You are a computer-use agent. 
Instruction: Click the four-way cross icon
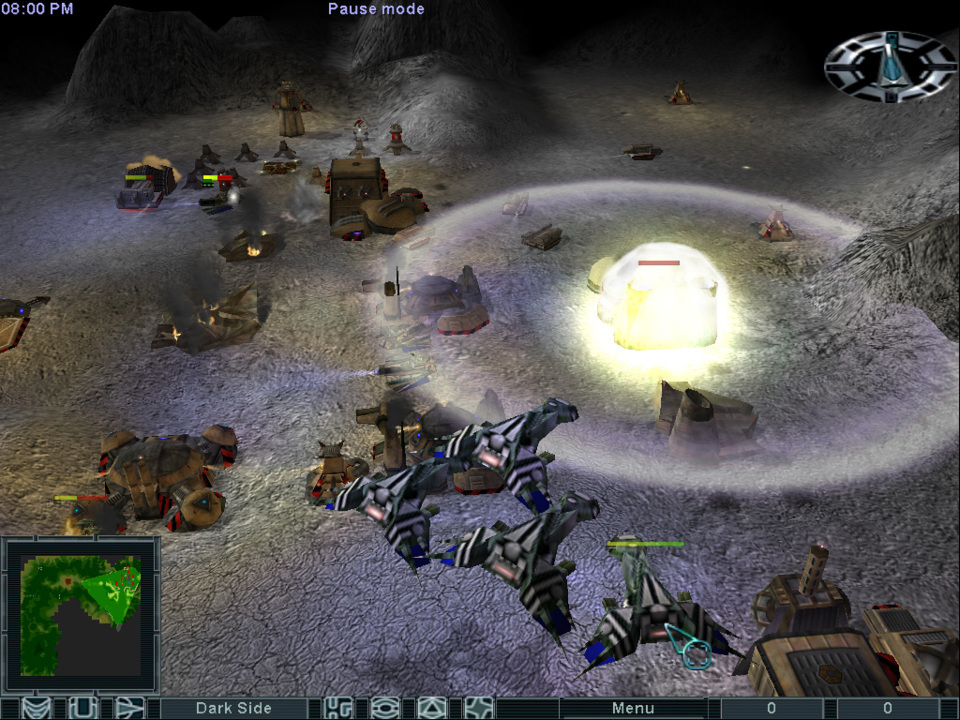pyautogui.click(x=478, y=708)
